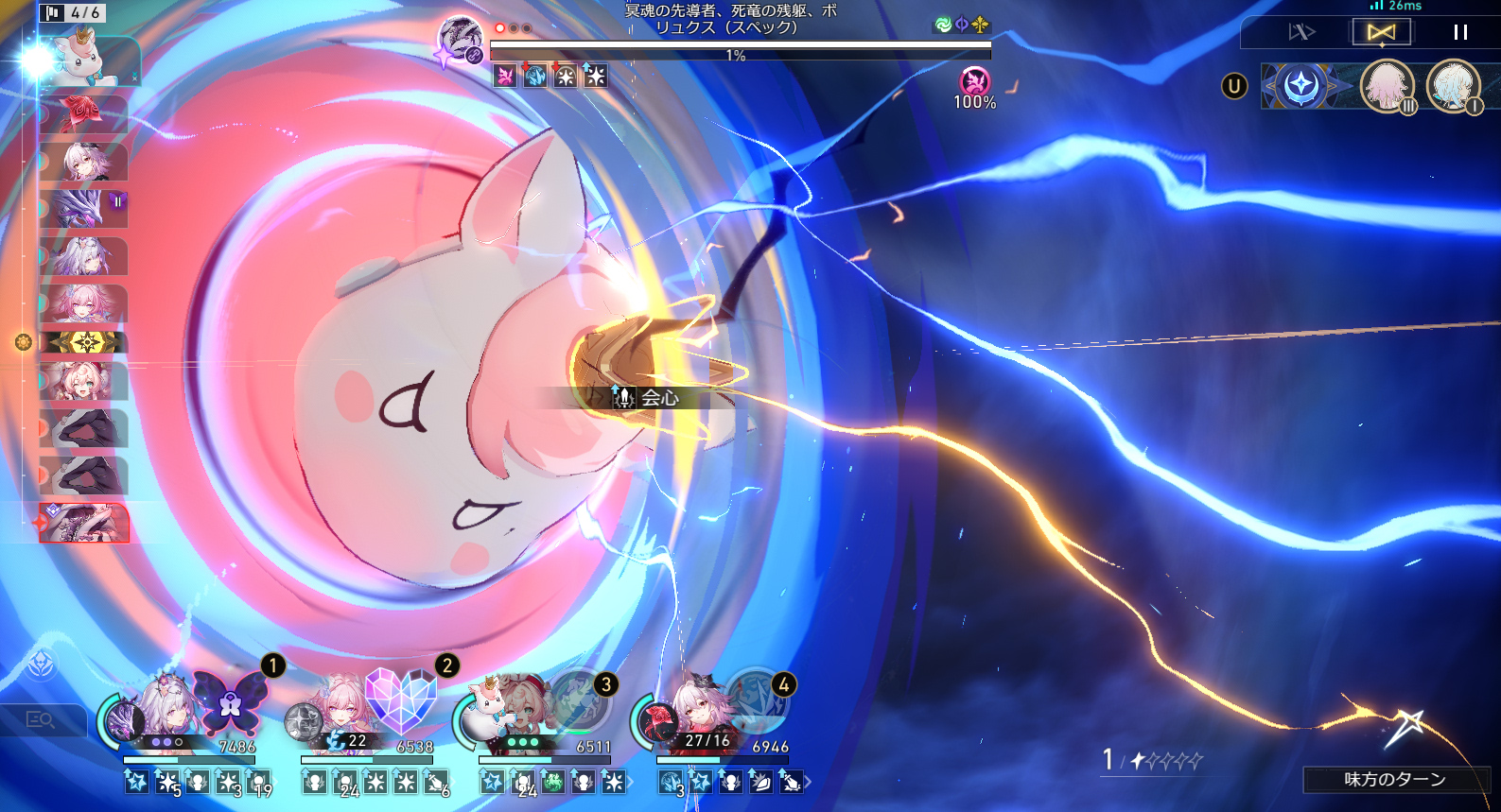
Task: Select the pink-haired portrait in ultimate queue
Action: pos(1387,87)
